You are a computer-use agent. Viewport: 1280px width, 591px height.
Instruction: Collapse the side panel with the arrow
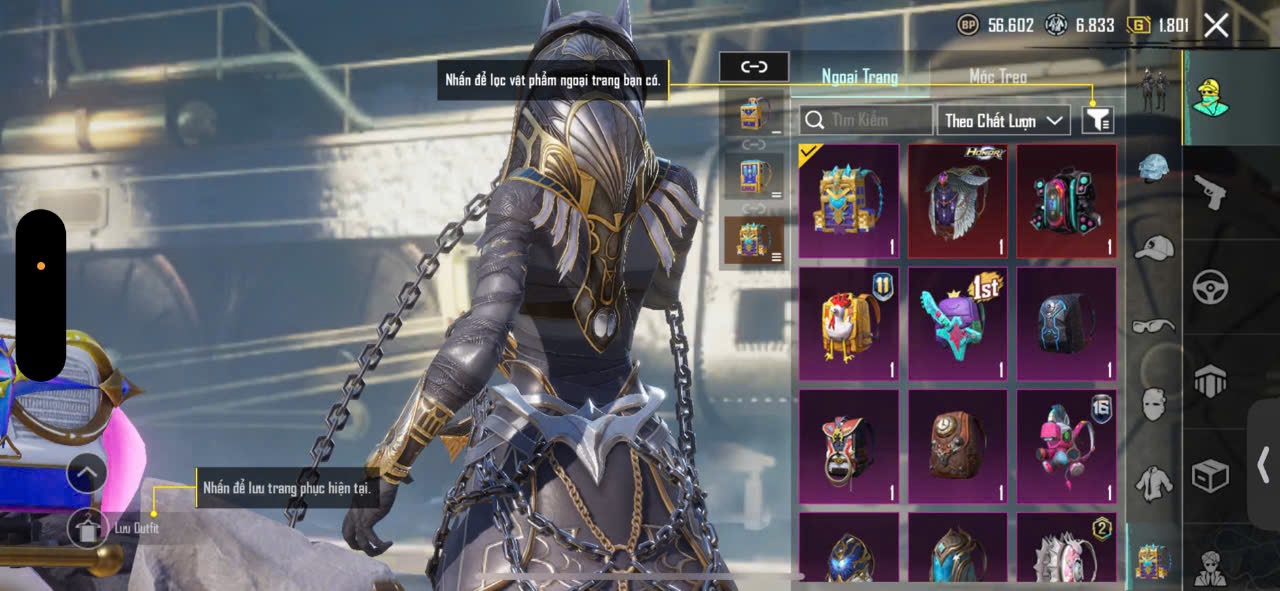coord(1263,464)
